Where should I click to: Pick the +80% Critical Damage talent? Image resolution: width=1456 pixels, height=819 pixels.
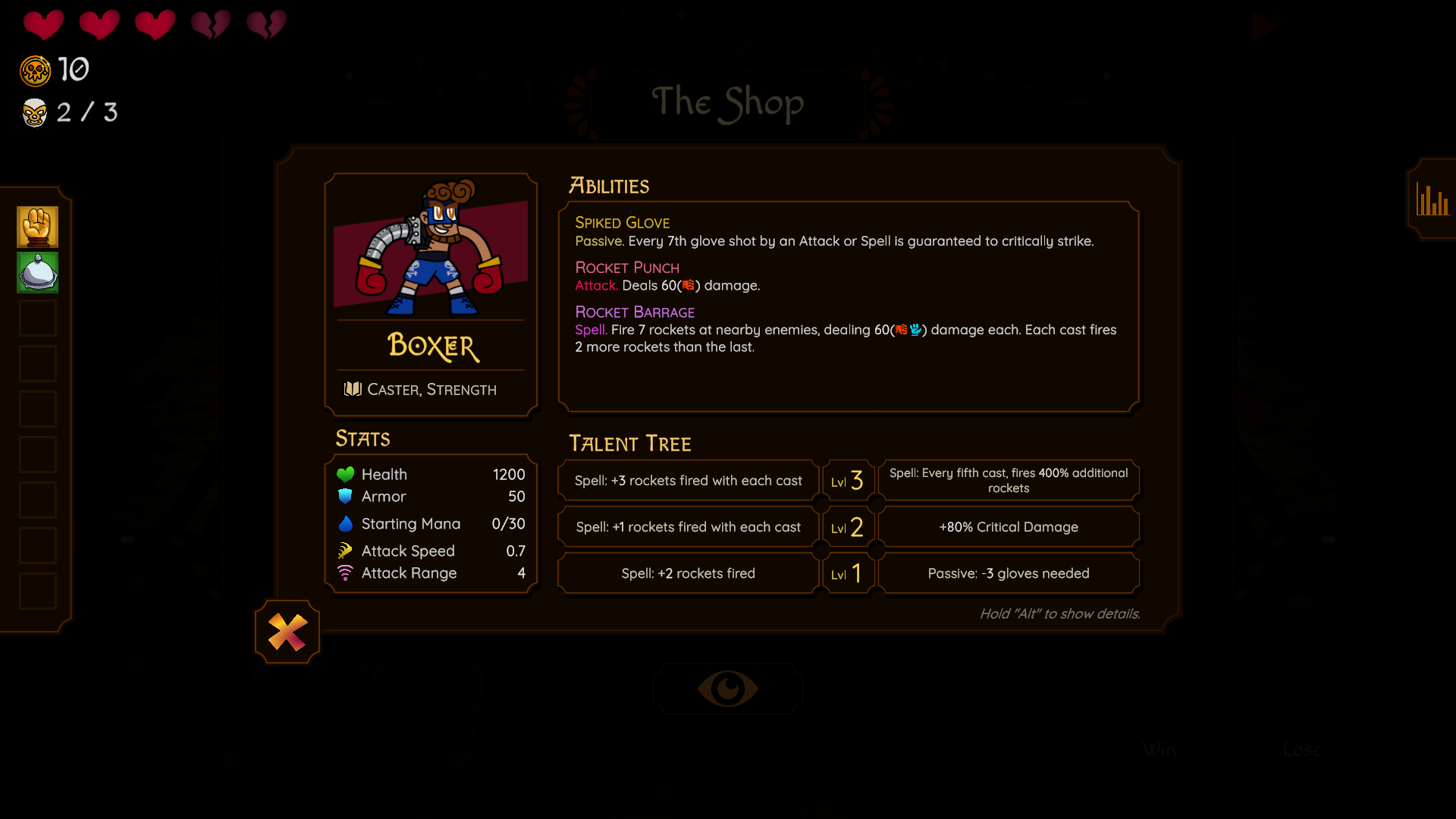point(1008,527)
